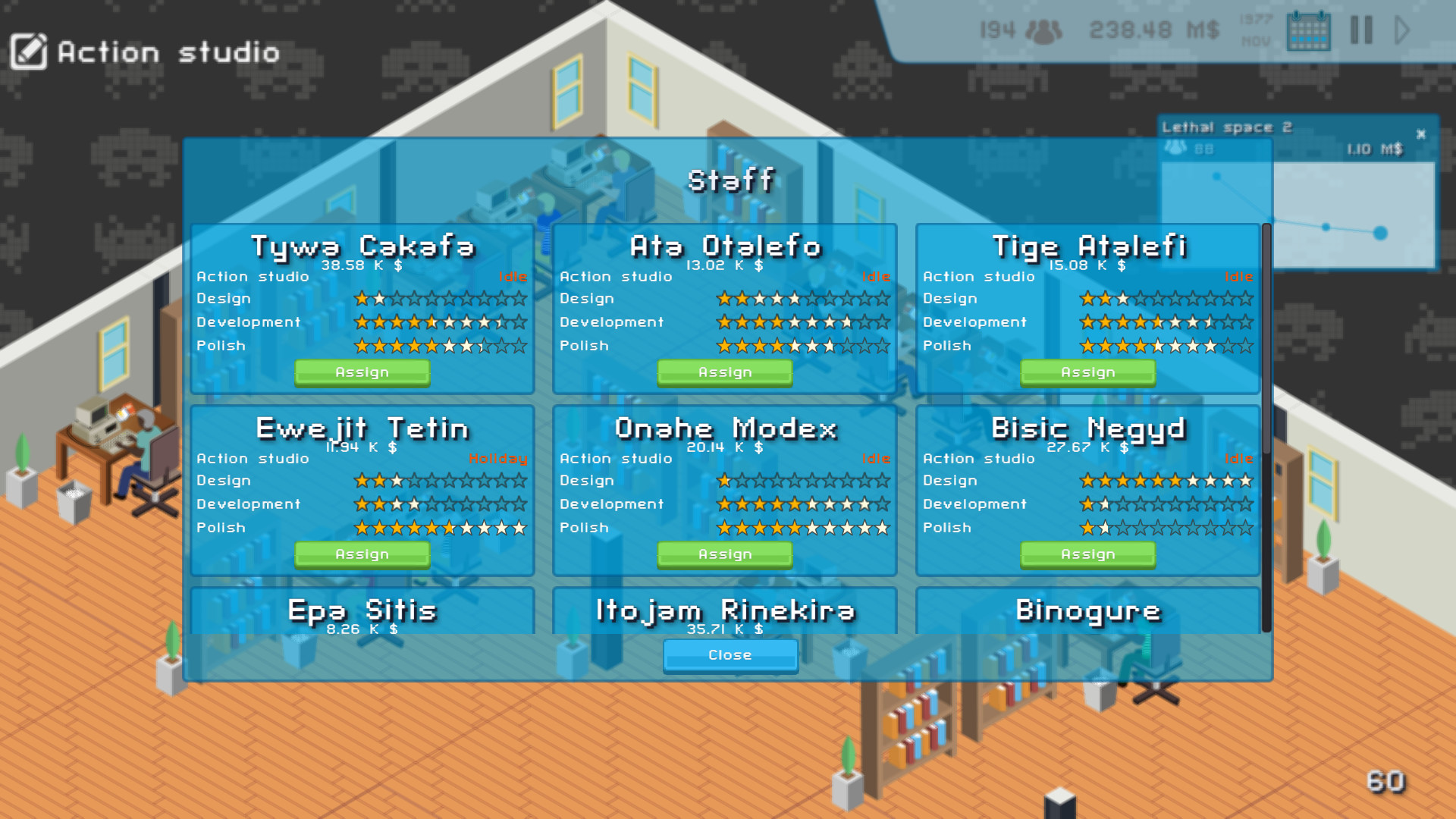Click Assign for Ewejit Tetin

[x=362, y=554]
